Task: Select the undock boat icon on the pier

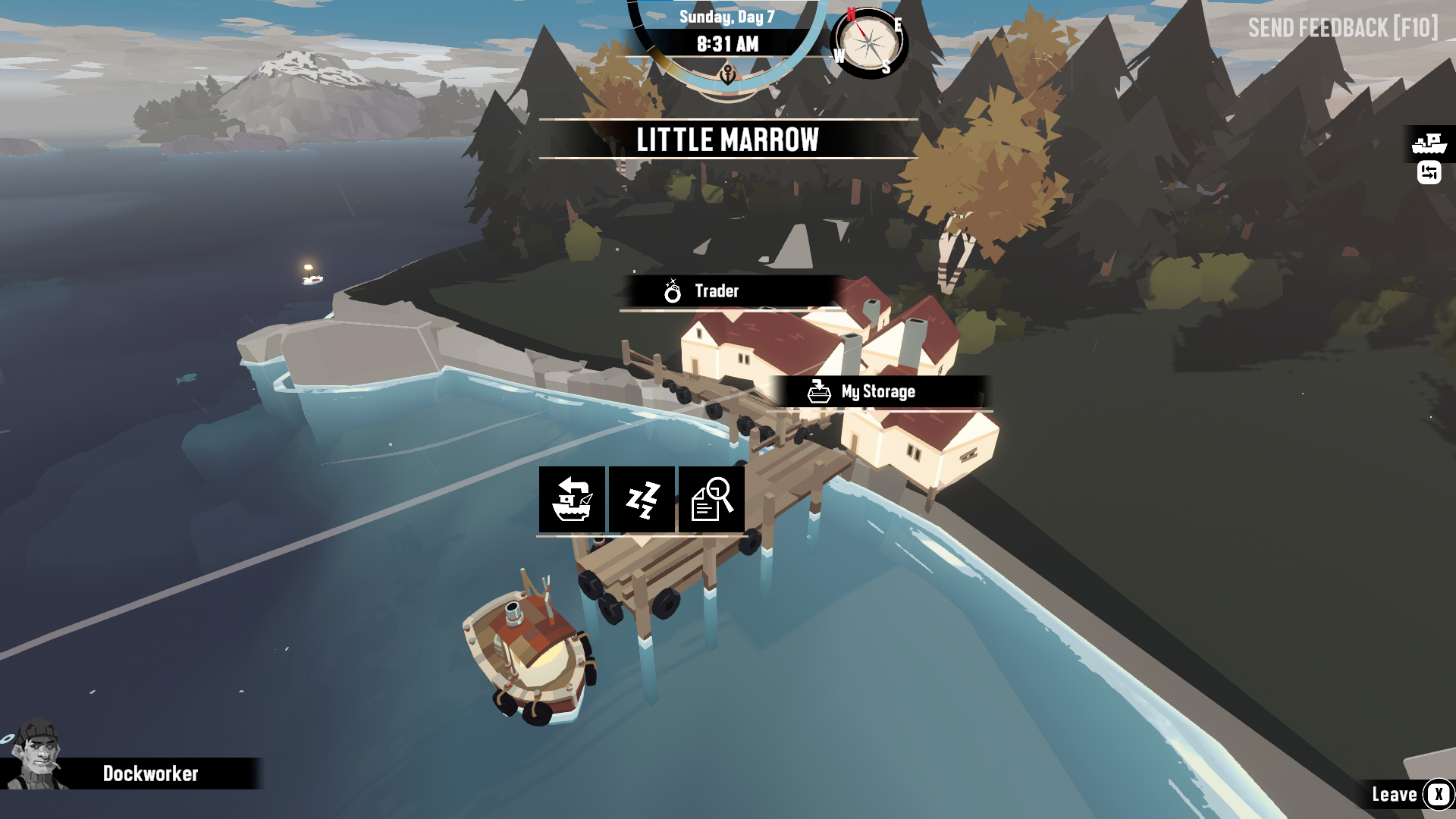Action: click(572, 500)
